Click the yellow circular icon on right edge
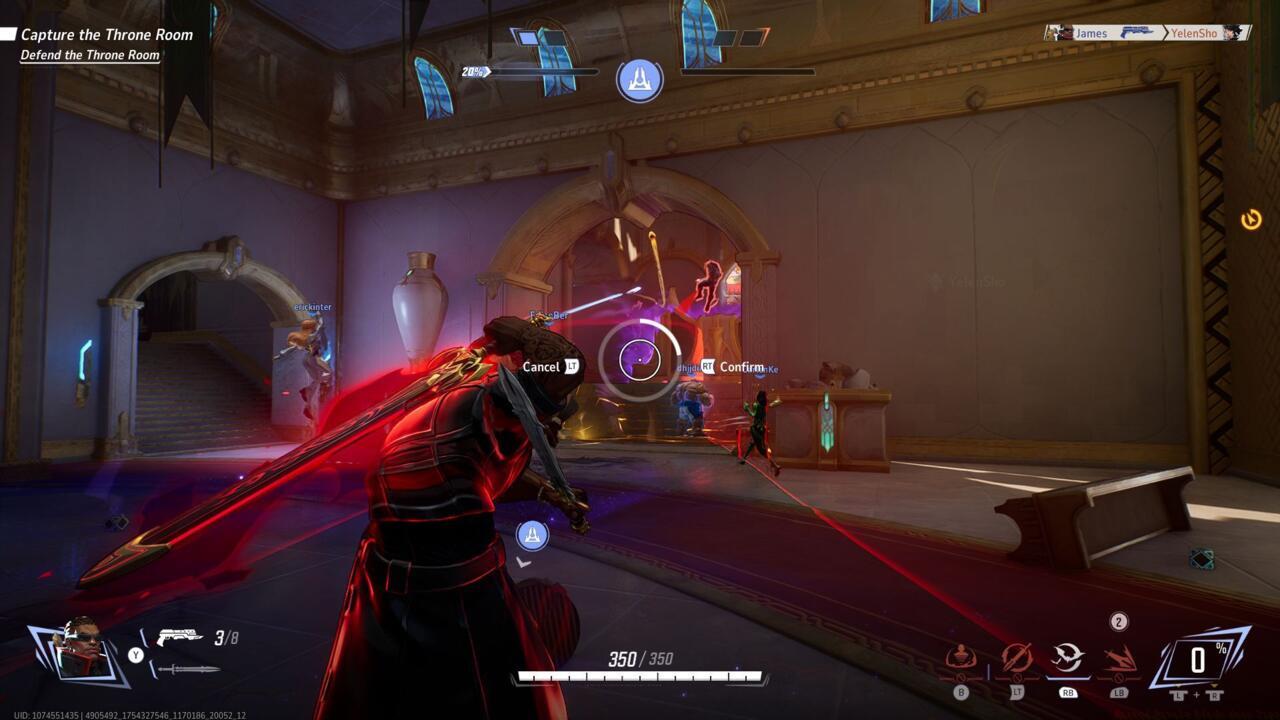This screenshot has height=720, width=1280. [1251, 219]
